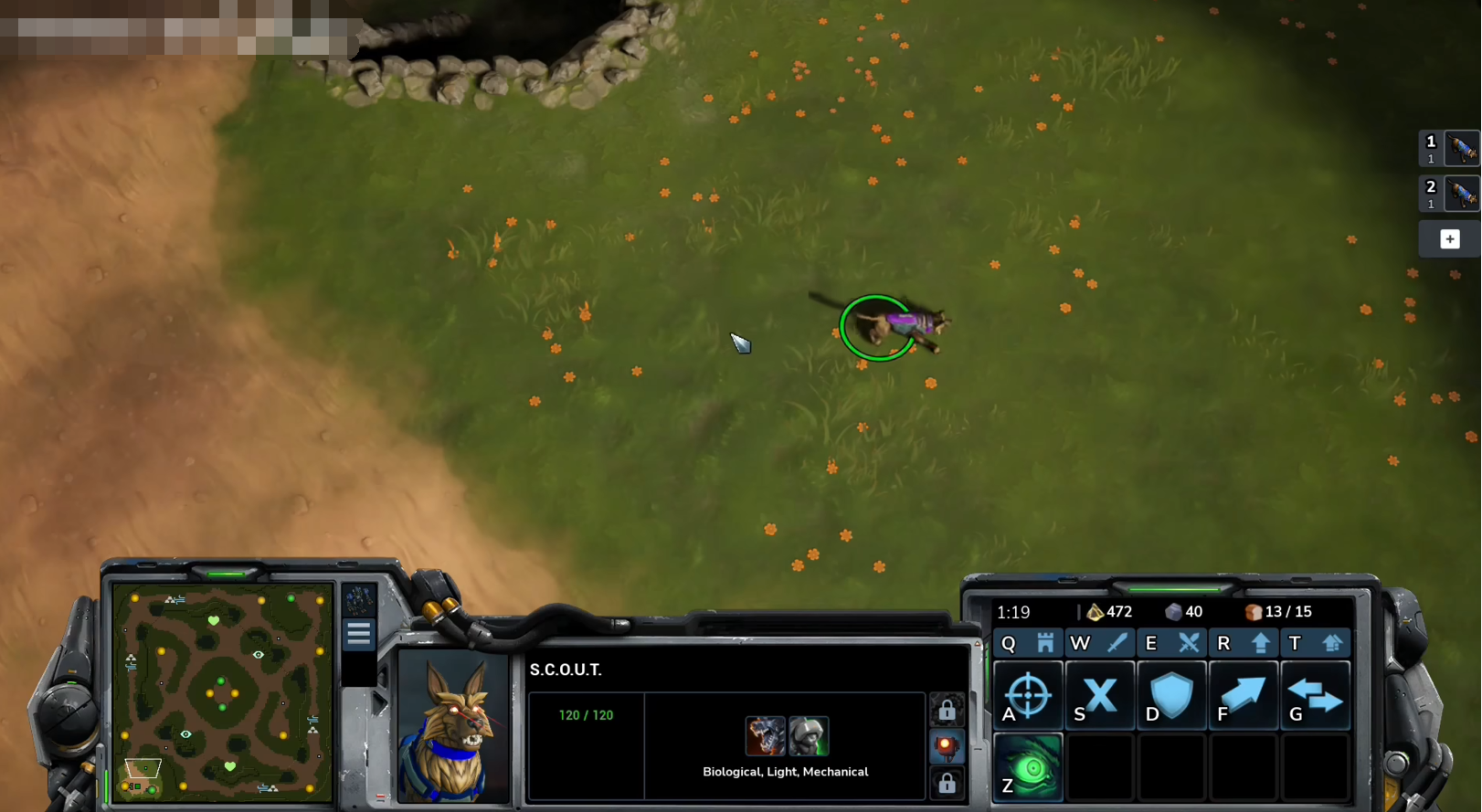Click the S.C.O.U.T. dog portrait
Image resolution: width=1482 pixels, height=812 pixels.
(x=453, y=728)
